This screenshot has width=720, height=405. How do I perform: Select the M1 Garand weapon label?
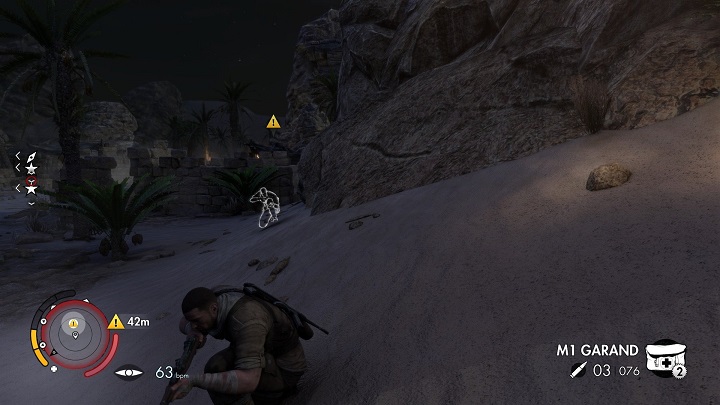pyautogui.click(x=597, y=351)
